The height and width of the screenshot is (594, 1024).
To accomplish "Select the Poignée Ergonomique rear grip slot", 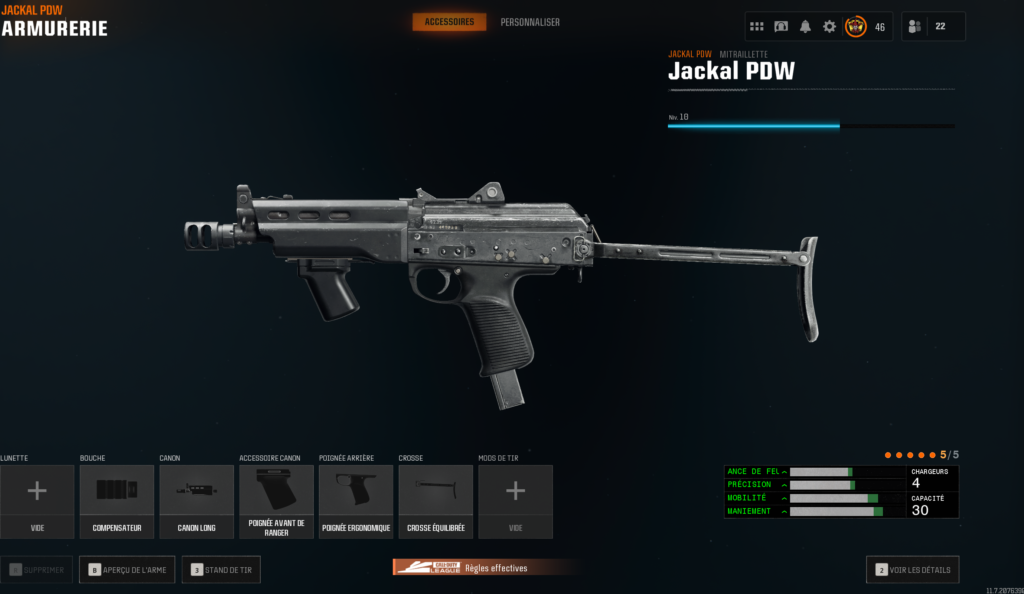I will pyautogui.click(x=356, y=501).
